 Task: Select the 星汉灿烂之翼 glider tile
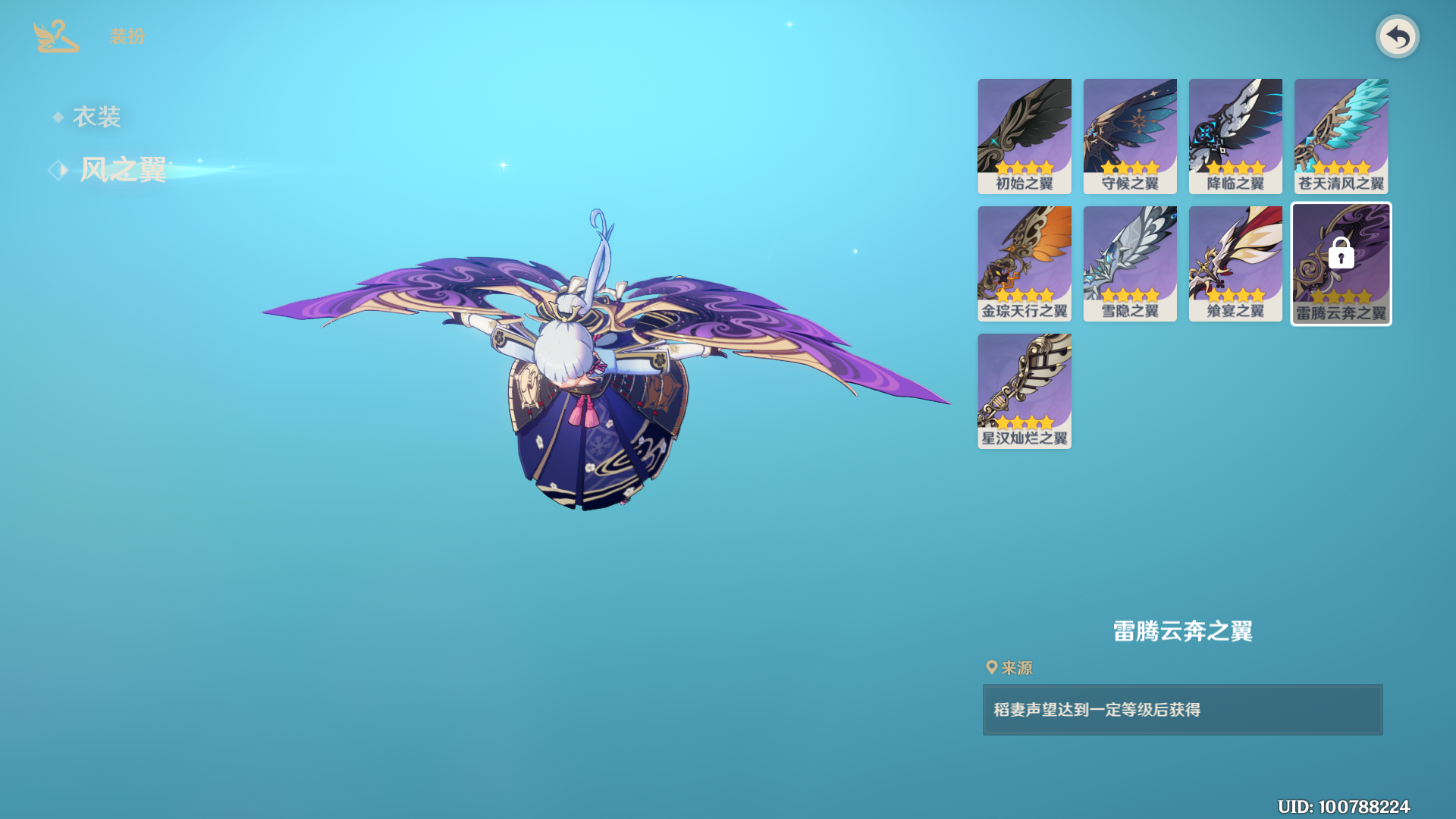(x=1024, y=391)
